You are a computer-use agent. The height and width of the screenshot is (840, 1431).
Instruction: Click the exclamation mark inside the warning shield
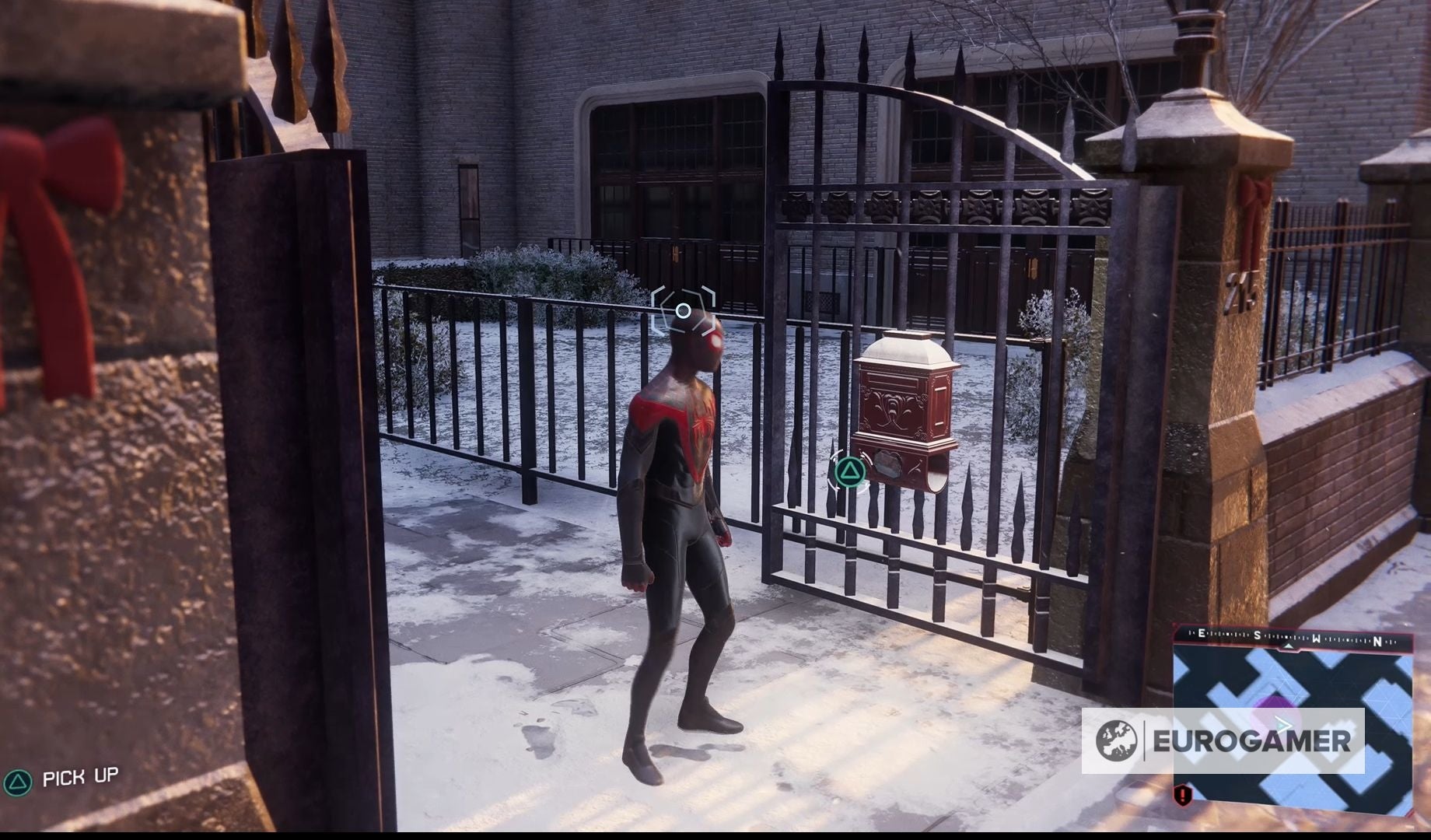1183,794
